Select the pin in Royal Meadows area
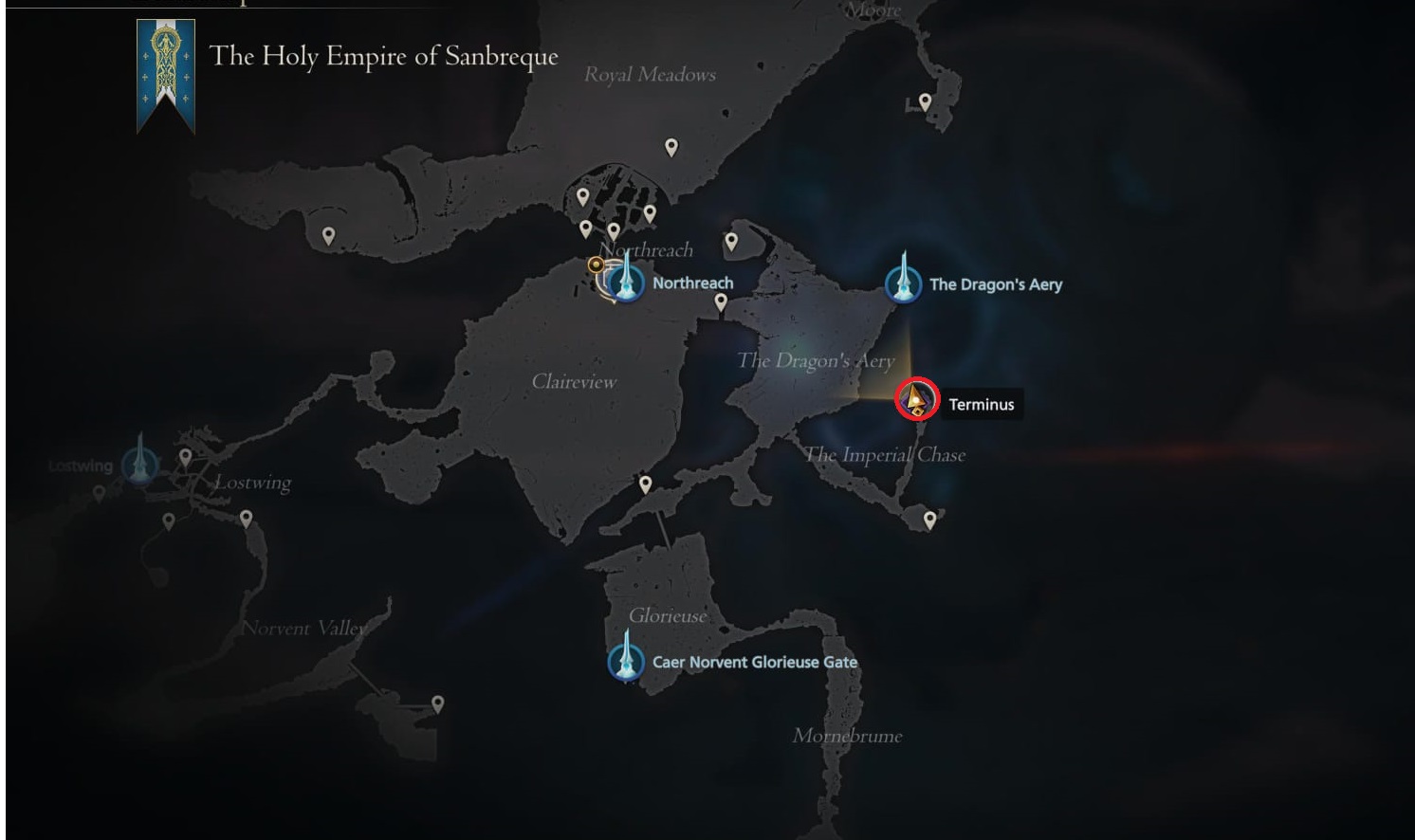Screen dimensions: 1415x840 (x=671, y=147)
